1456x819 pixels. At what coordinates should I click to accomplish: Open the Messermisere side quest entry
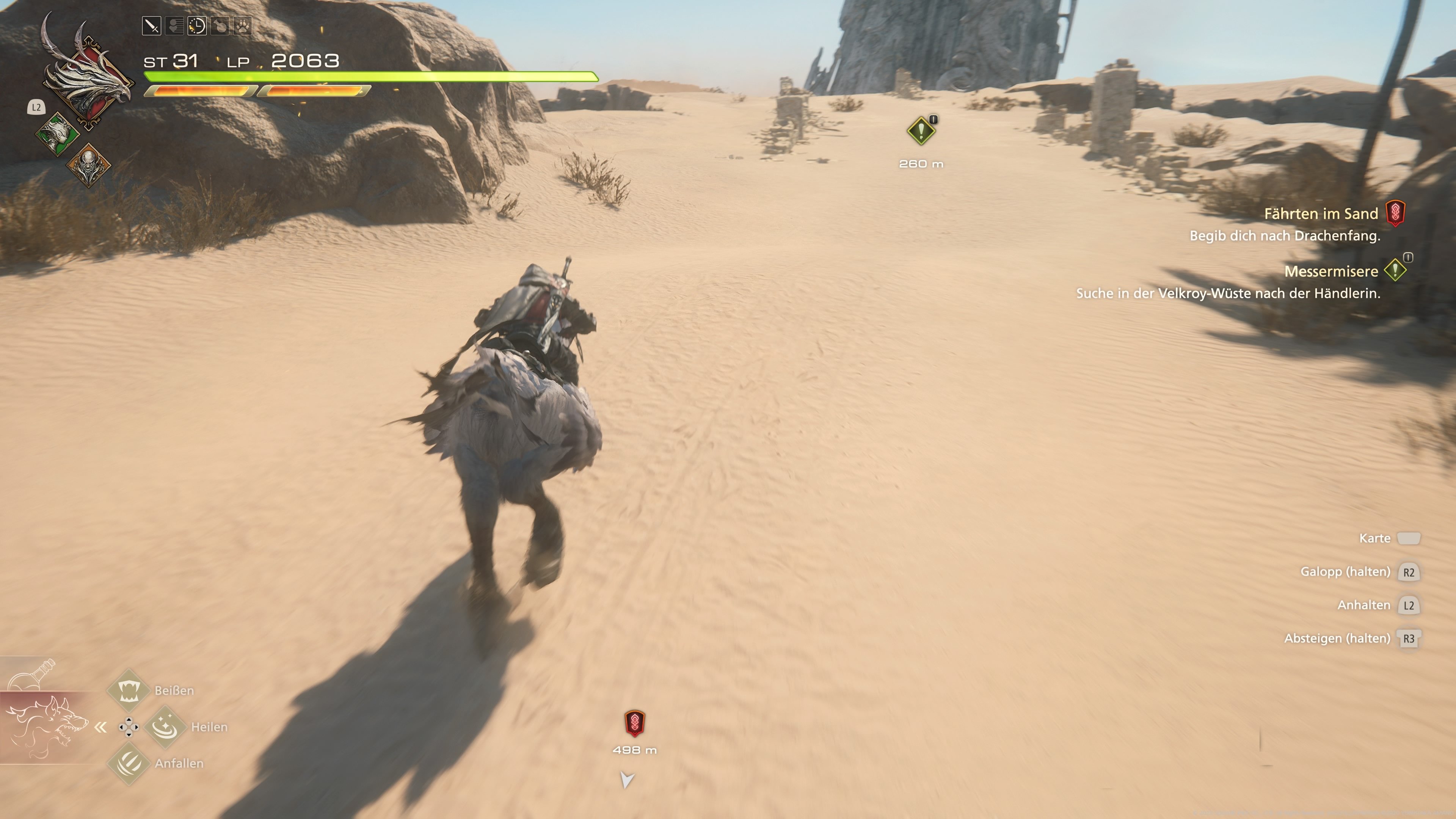point(1331,271)
